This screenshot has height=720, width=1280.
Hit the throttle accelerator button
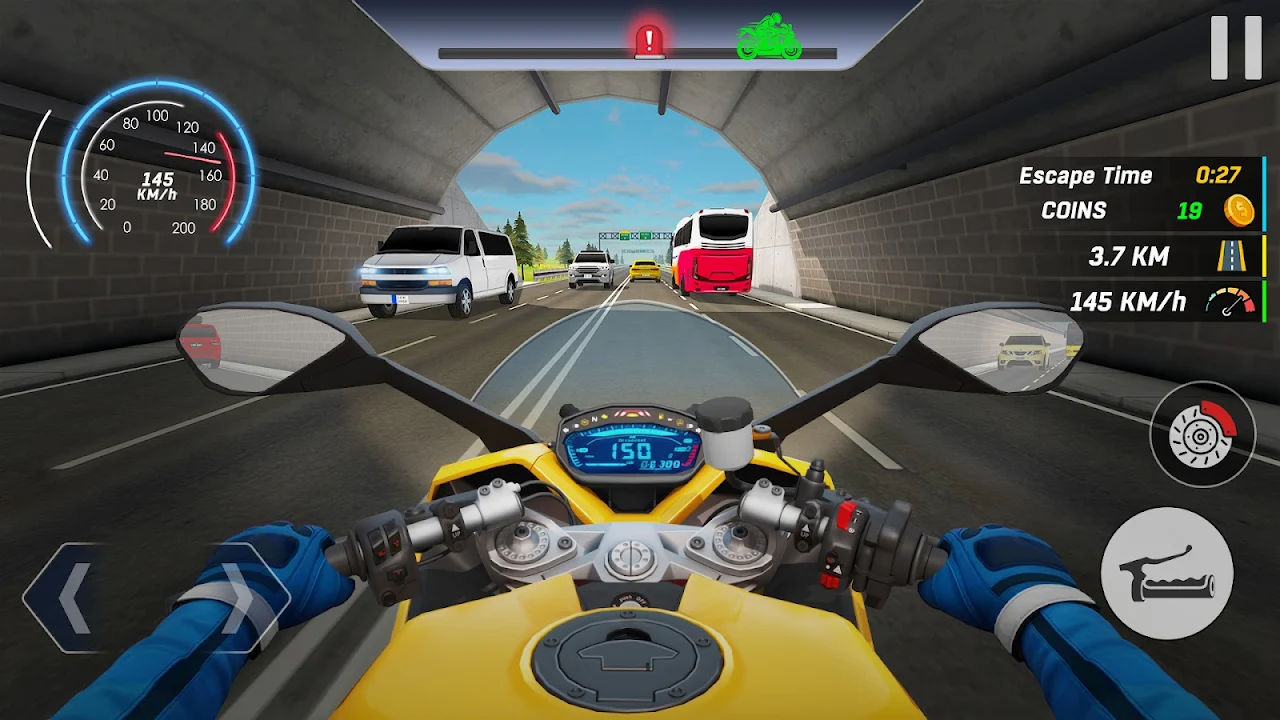click(1167, 573)
